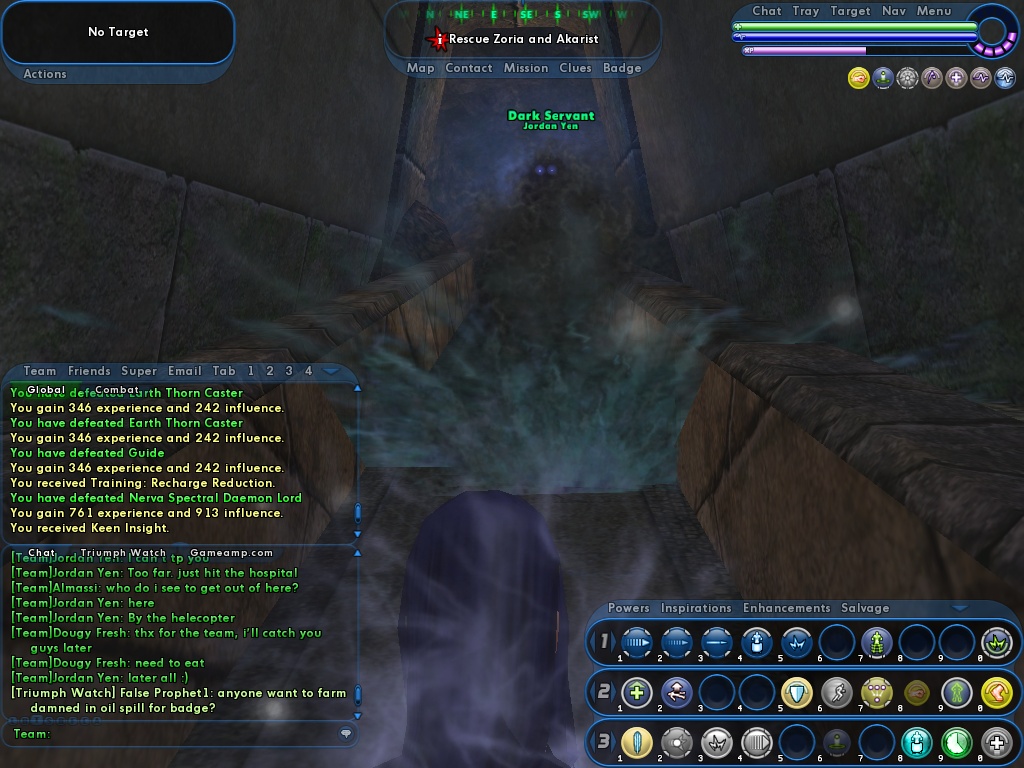Open the main Menu
The height and width of the screenshot is (768, 1024).
[934, 11]
